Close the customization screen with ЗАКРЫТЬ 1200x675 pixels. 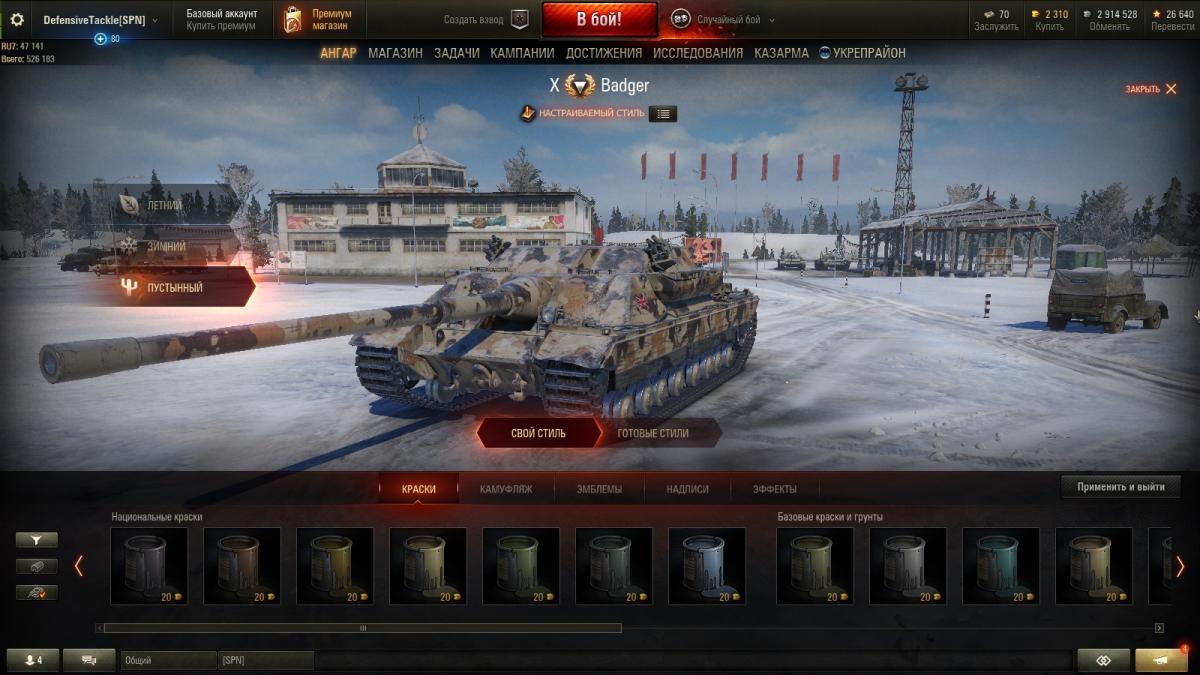coord(1150,89)
